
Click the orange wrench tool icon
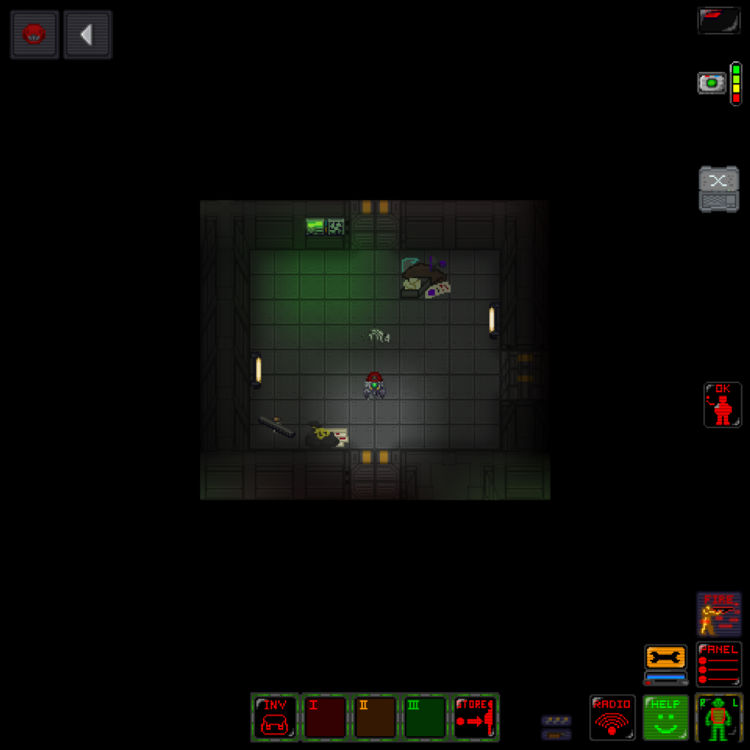point(666,662)
